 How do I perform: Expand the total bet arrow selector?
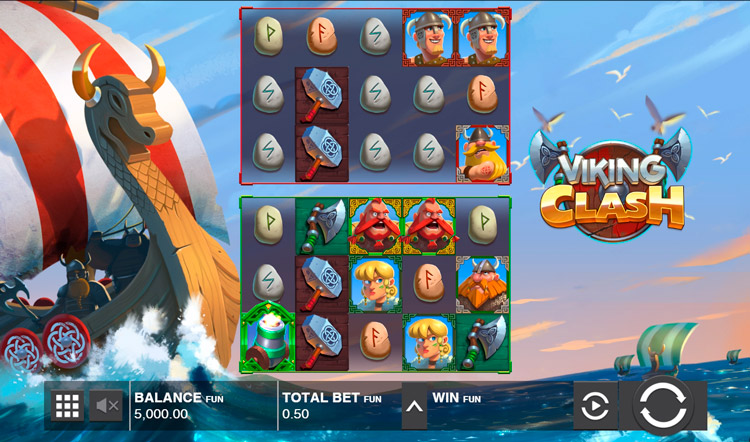point(414,406)
